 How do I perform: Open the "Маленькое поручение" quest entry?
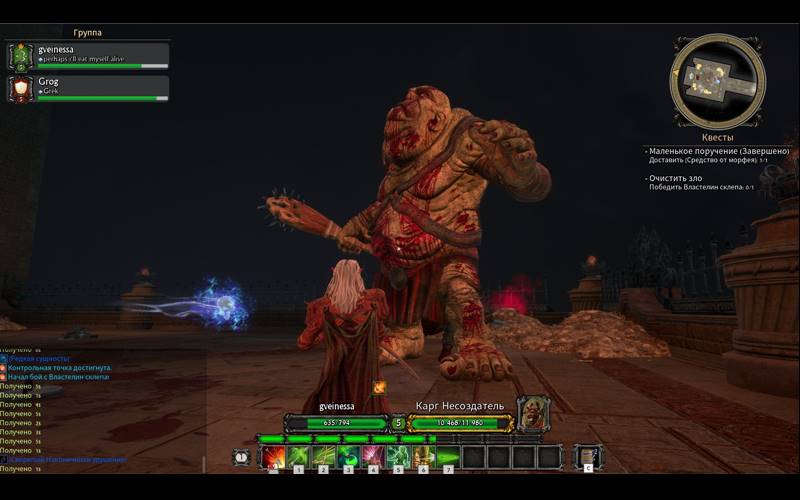(720, 151)
